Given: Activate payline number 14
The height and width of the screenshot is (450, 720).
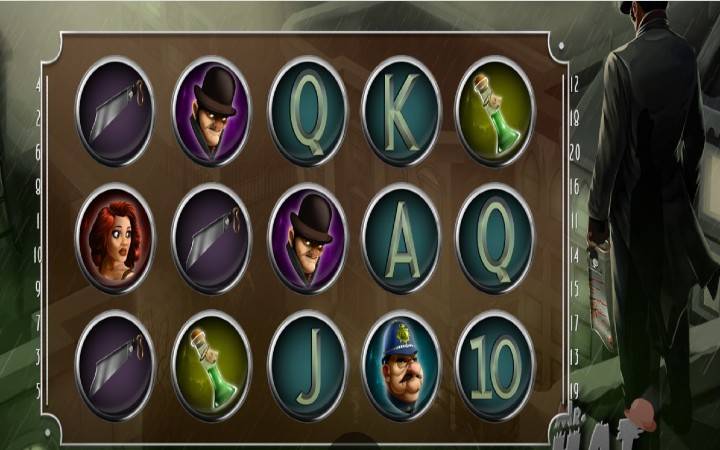Looking at the screenshot, I should click(x=575, y=254).
